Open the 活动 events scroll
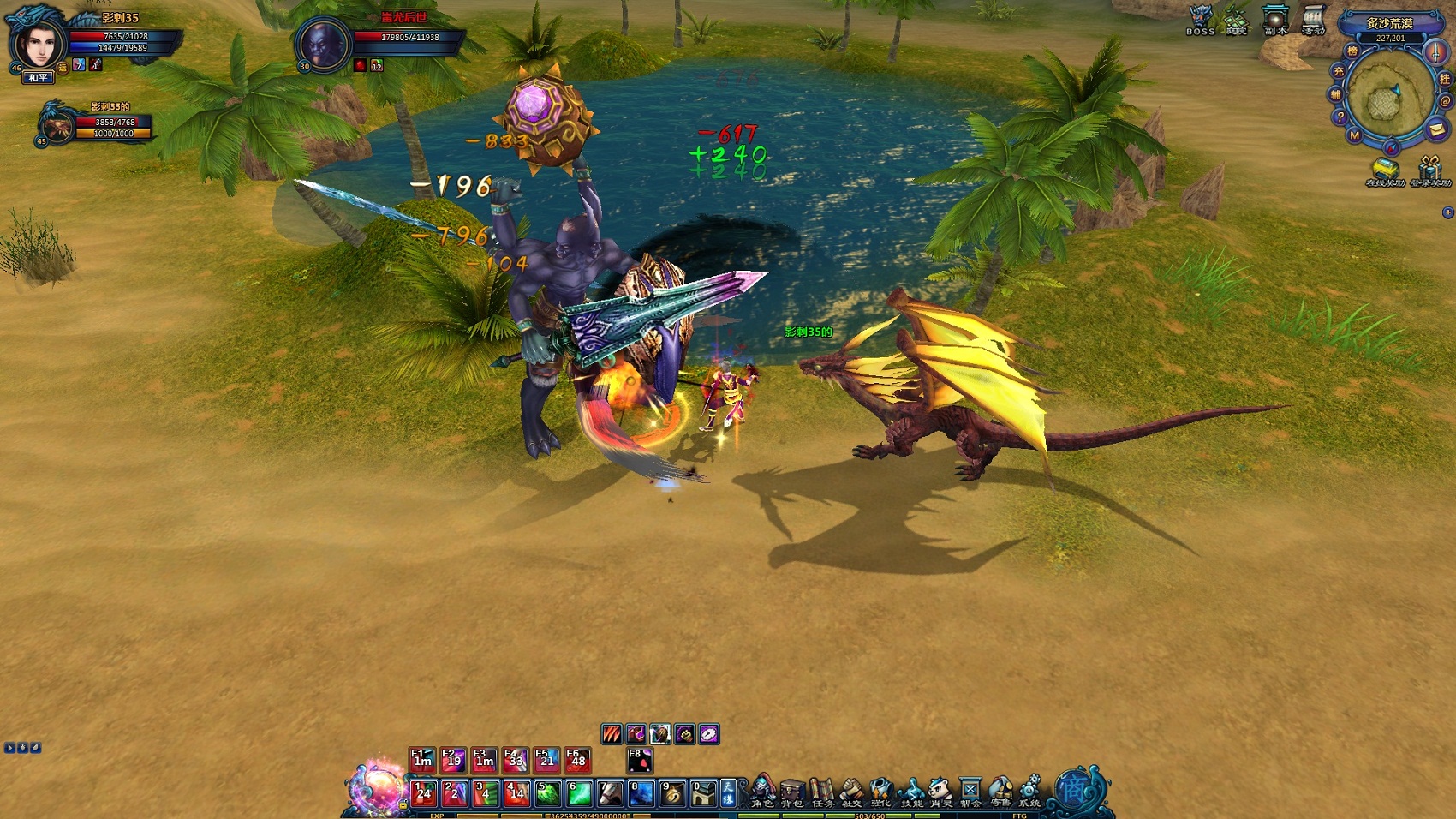The image size is (1456, 819). coord(1313,19)
